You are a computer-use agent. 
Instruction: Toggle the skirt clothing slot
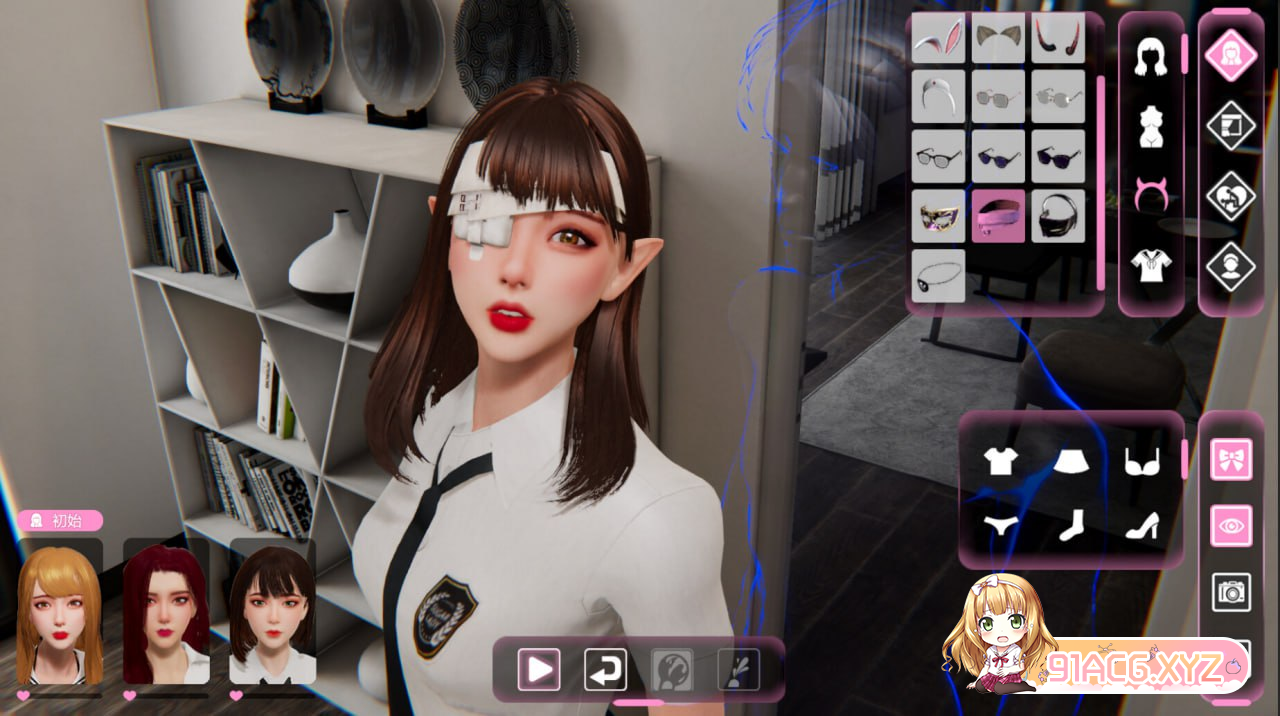[1070, 461]
